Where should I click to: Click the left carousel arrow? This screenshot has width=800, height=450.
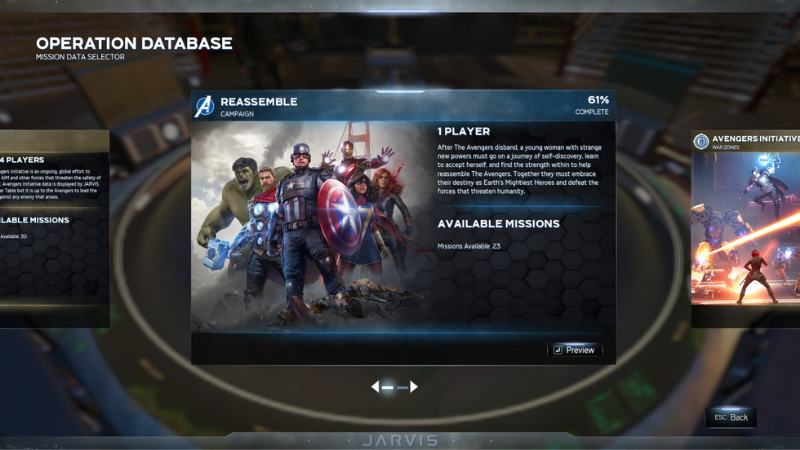click(376, 387)
